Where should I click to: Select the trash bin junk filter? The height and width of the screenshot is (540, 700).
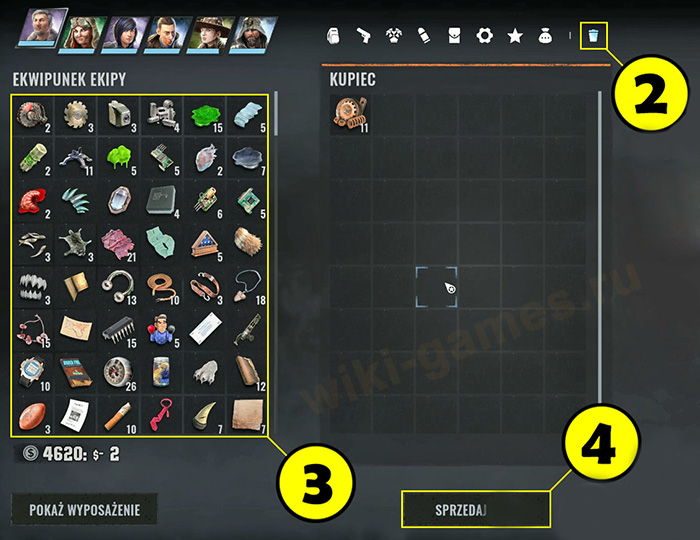click(594, 36)
